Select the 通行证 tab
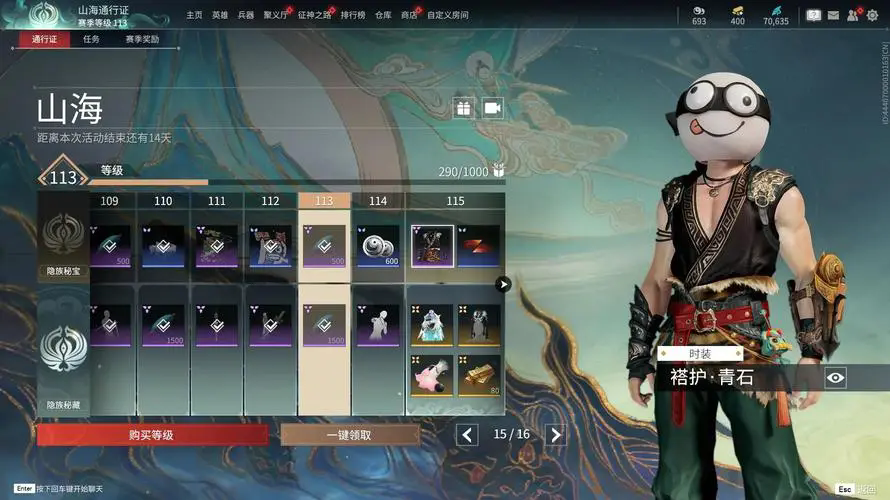Viewport: 890px width, 500px height. pos(43,39)
